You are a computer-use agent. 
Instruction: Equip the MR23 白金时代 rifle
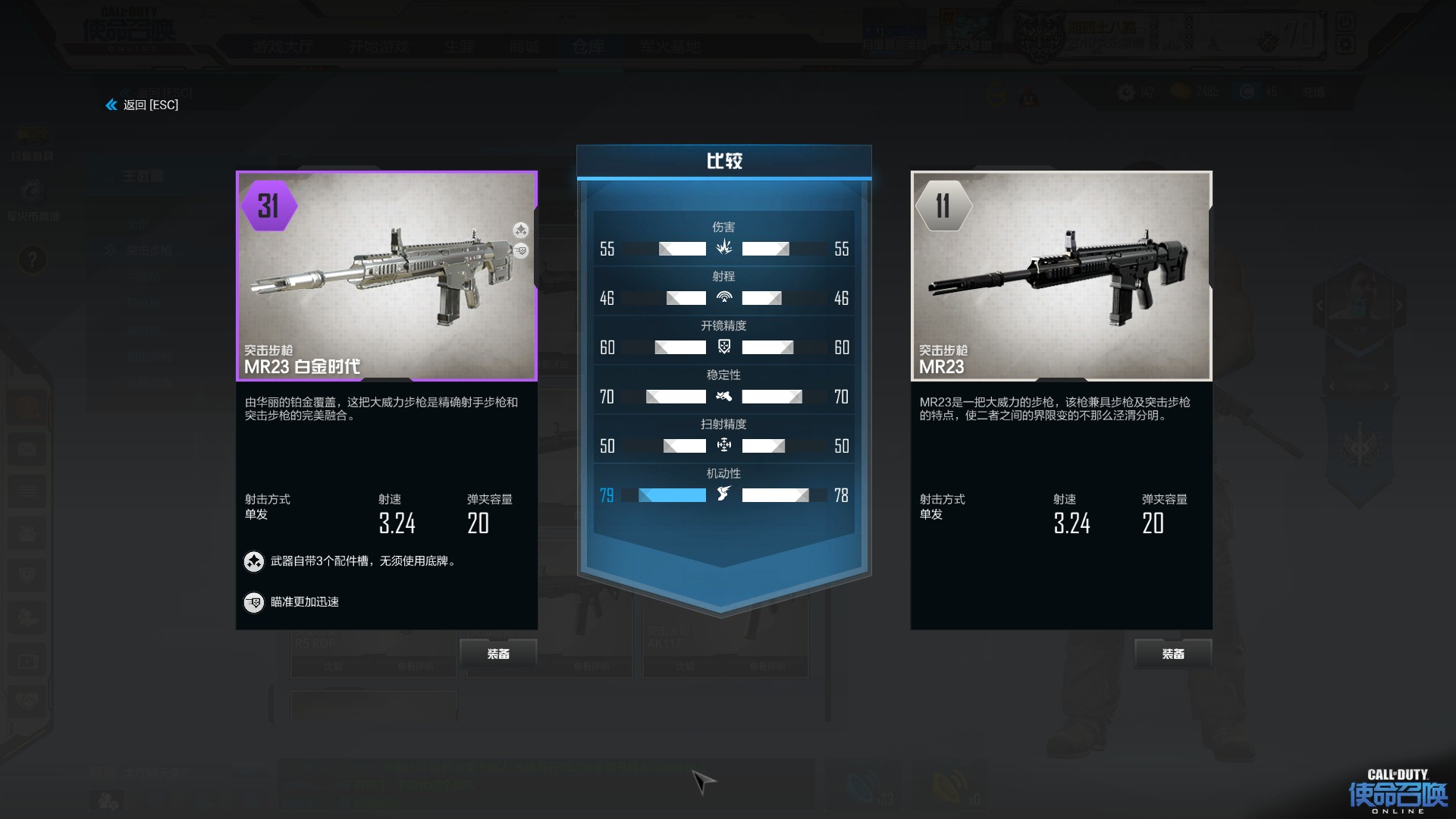click(x=498, y=654)
